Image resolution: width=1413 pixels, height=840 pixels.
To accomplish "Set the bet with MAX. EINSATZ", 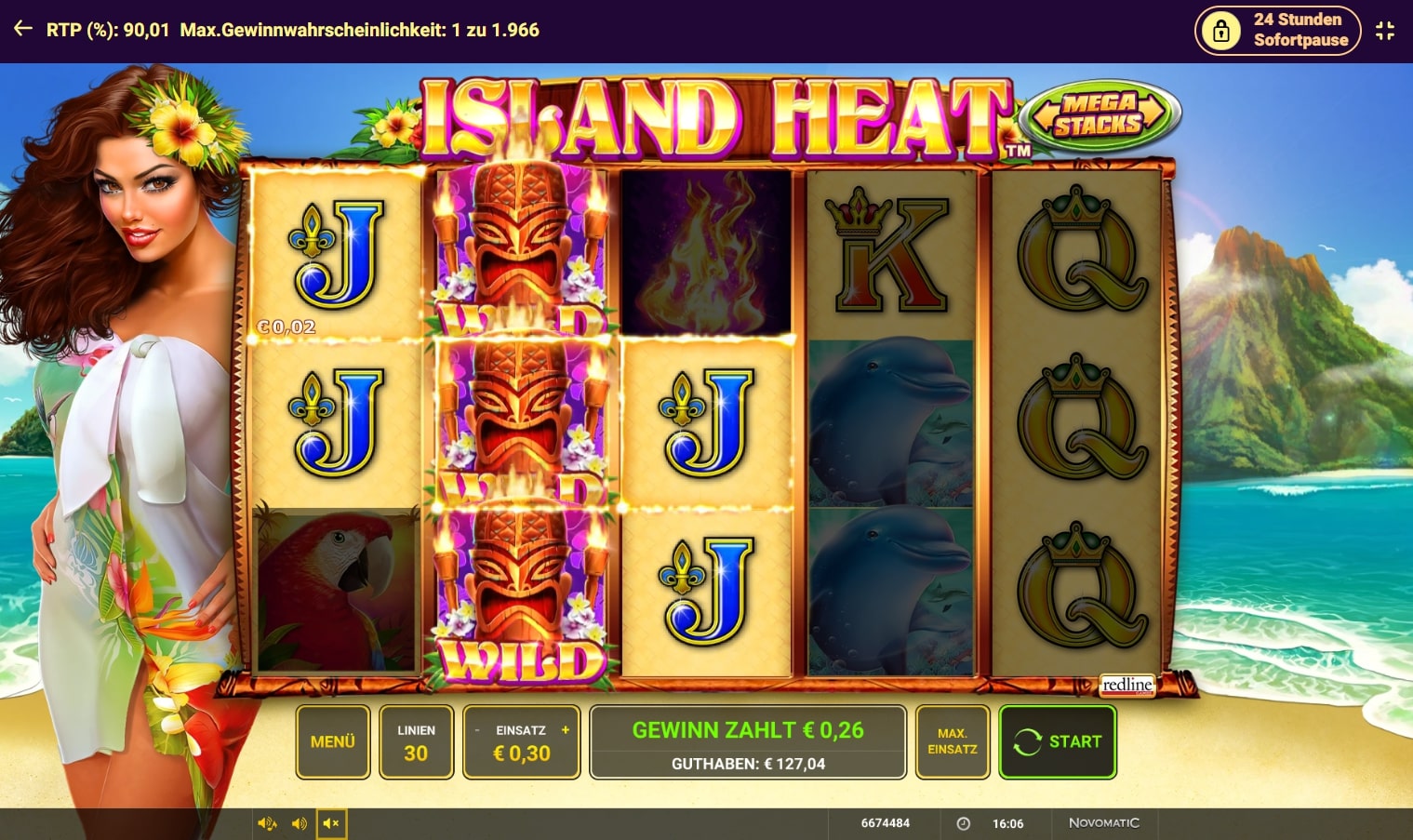I will [952, 741].
